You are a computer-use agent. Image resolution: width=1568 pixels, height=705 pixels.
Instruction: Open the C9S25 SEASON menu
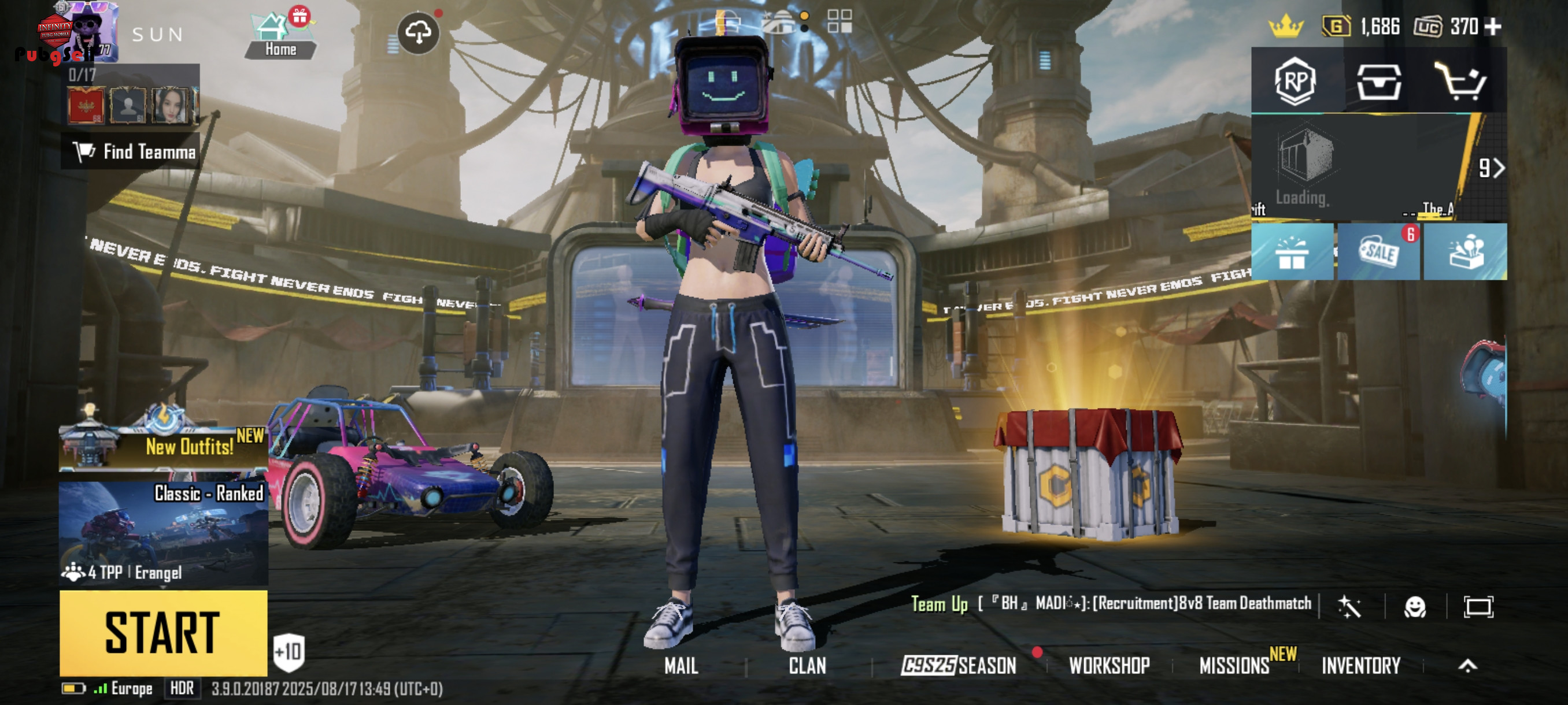point(958,666)
